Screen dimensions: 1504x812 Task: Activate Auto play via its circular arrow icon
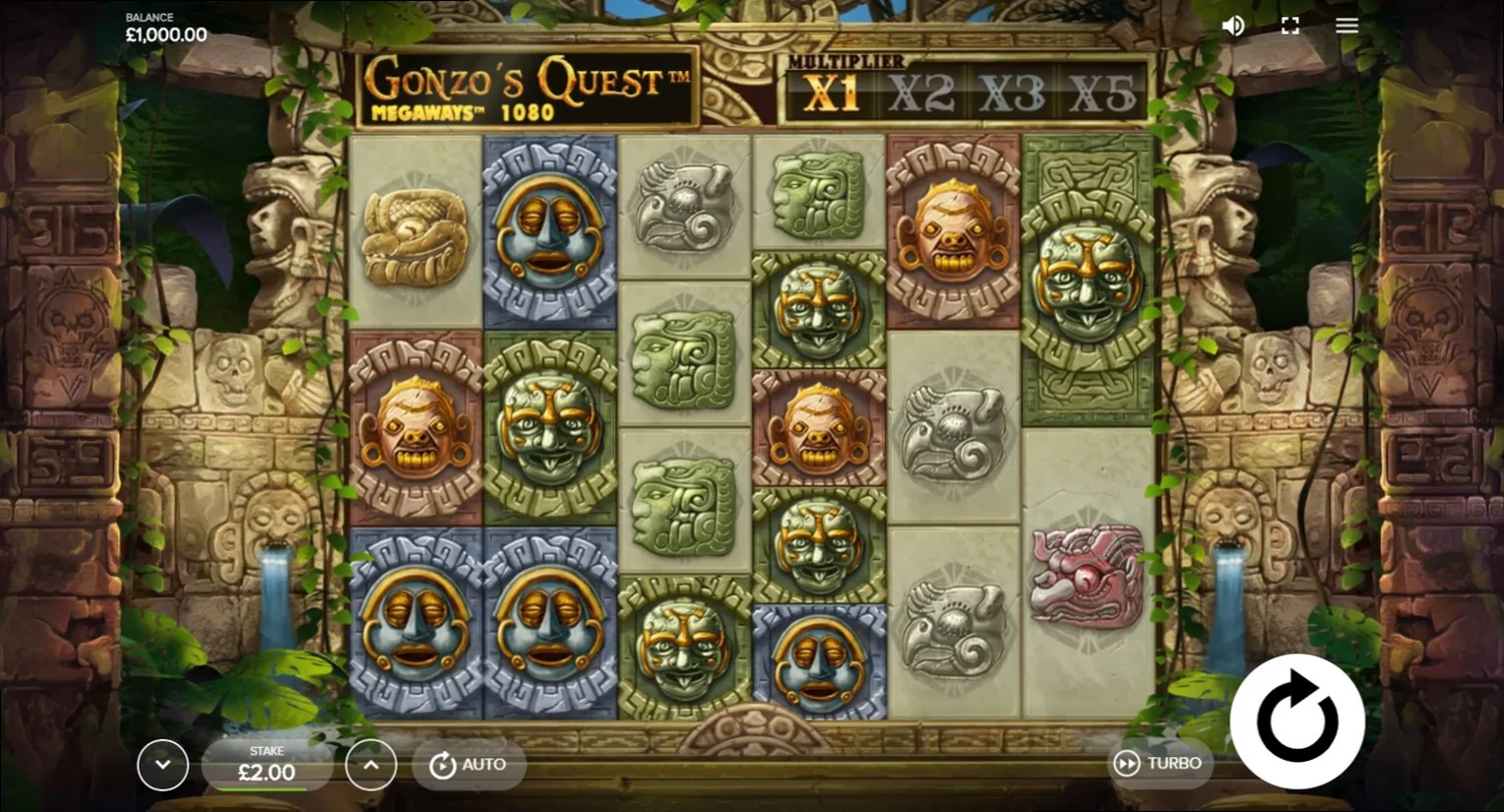tap(441, 764)
